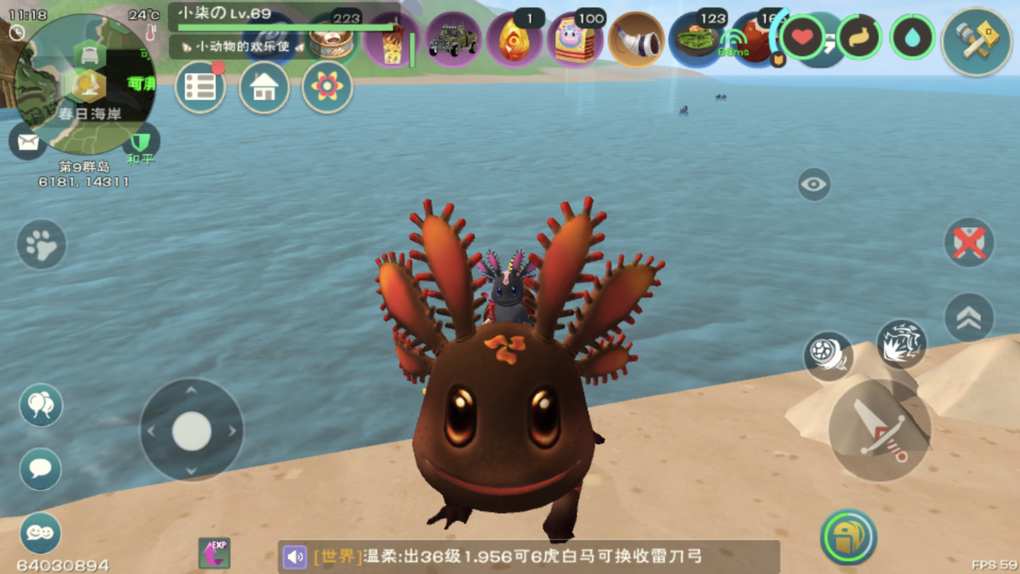1020x574 pixels.
Task: Tap the double chevron jump button
Action: point(969,317)
